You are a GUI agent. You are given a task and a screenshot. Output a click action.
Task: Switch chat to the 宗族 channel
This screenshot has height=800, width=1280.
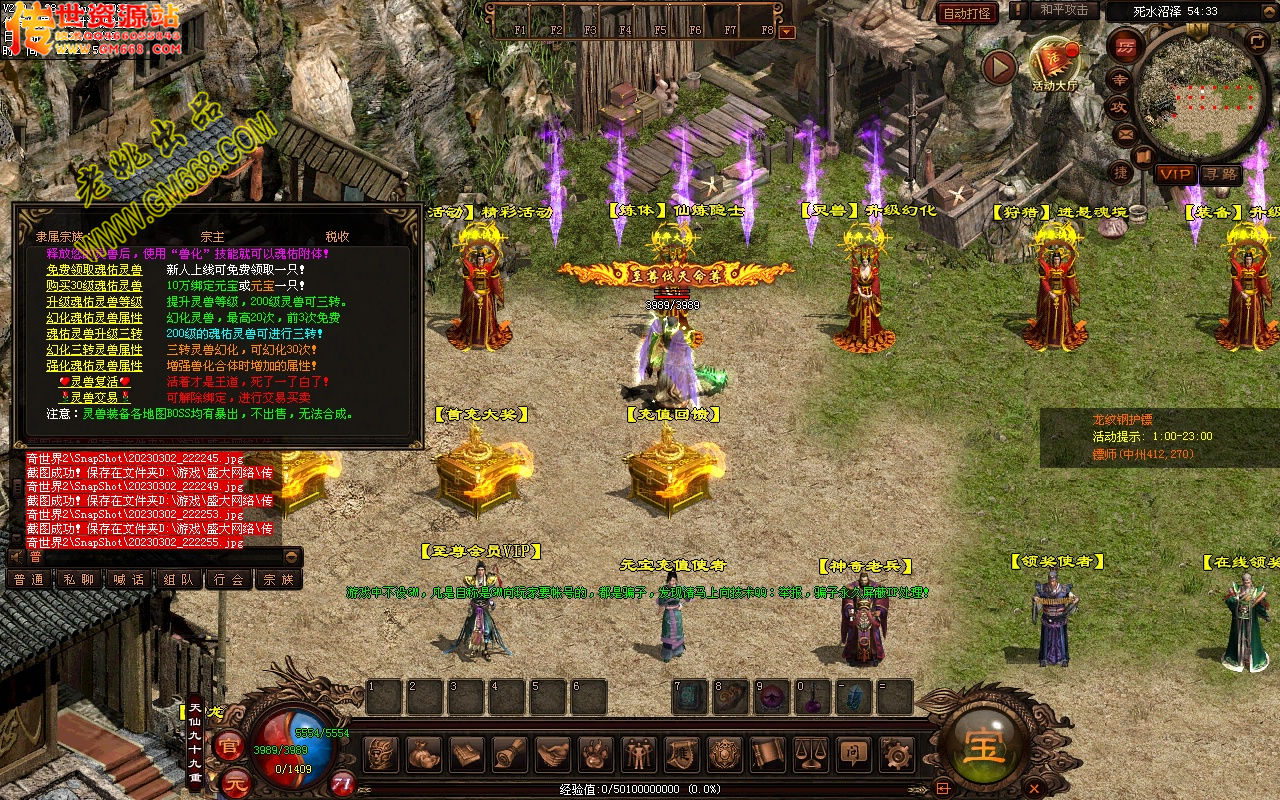pos(279,579)
